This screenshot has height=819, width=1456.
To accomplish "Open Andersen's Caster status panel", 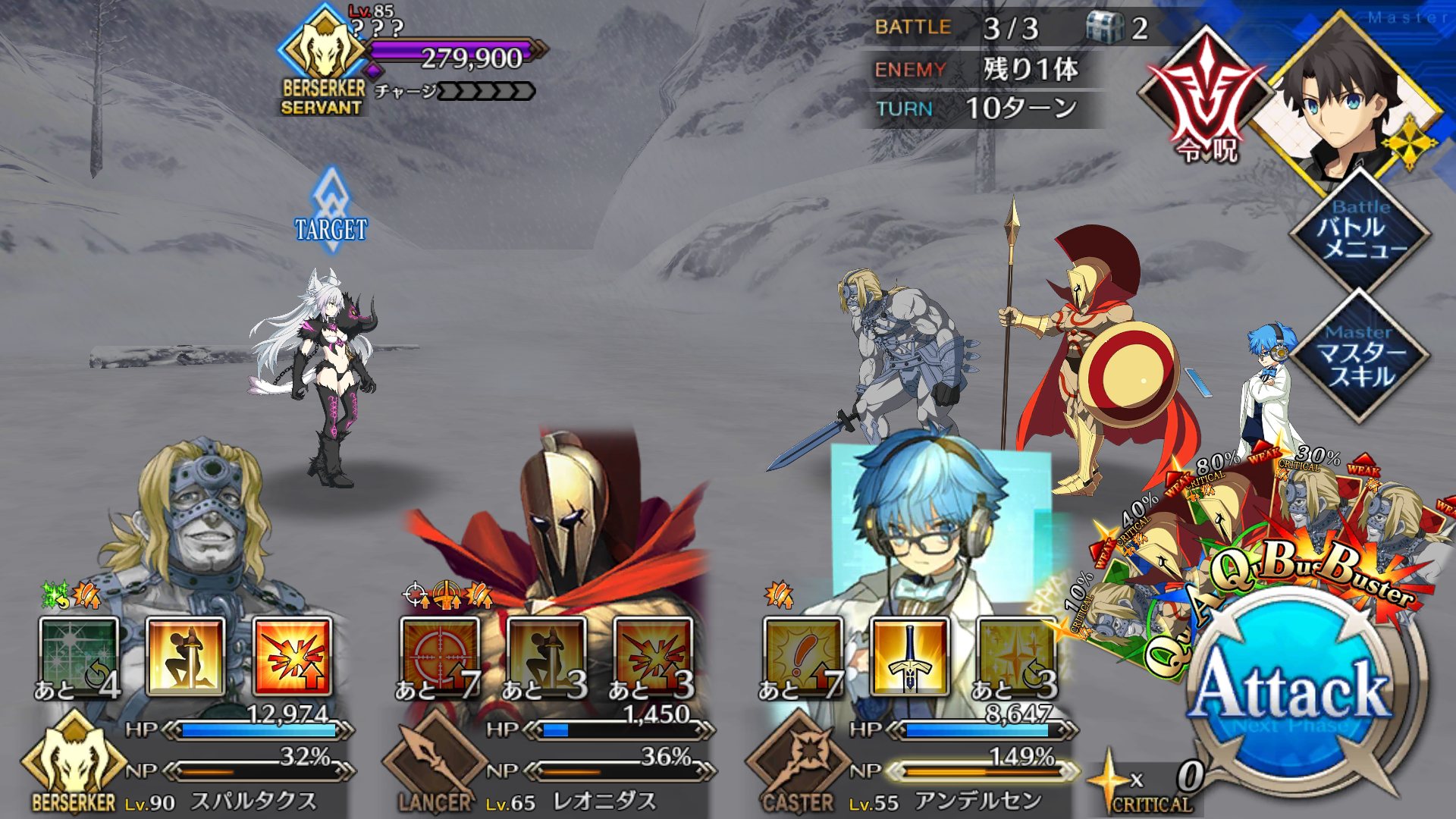I will pos(799,762).
